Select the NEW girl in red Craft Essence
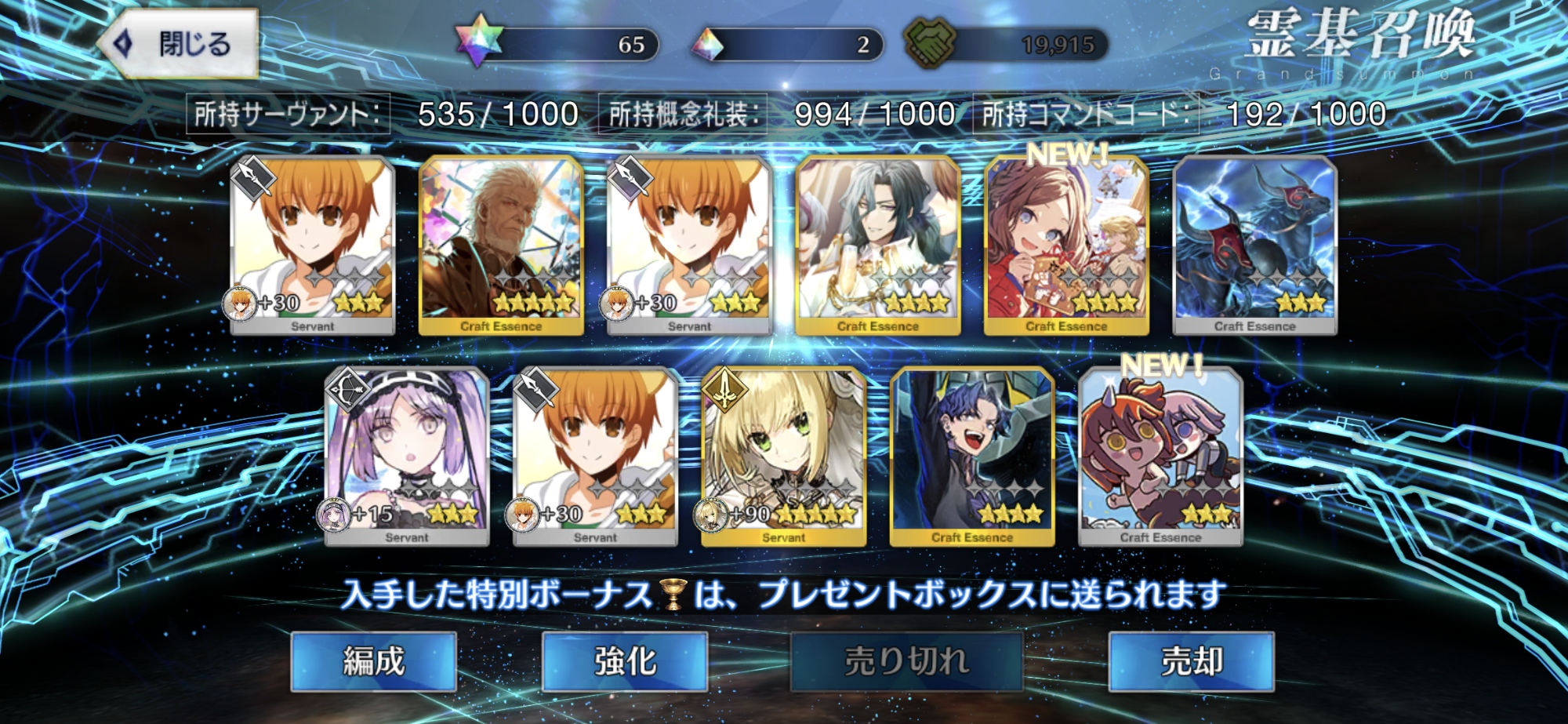The image size is (1568, 724). (1066, 245)
